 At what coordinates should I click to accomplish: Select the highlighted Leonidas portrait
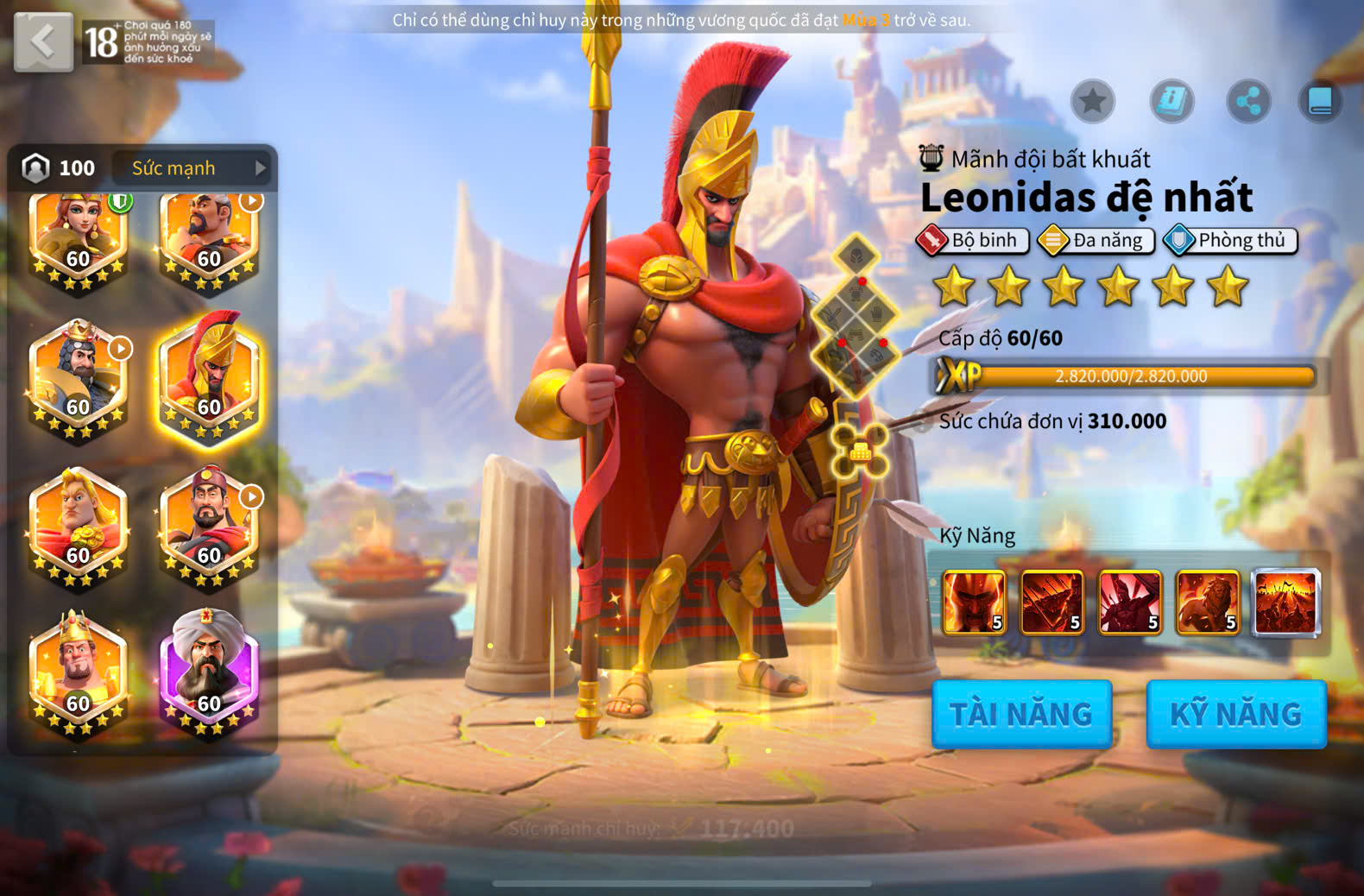pyautogui.click(x=209, y=375)
